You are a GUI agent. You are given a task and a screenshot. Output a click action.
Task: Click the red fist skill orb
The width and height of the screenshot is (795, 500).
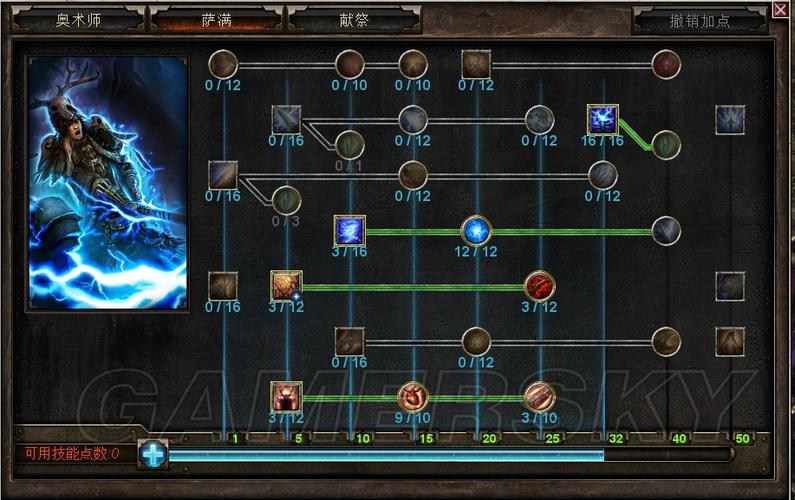click(539, 286)
